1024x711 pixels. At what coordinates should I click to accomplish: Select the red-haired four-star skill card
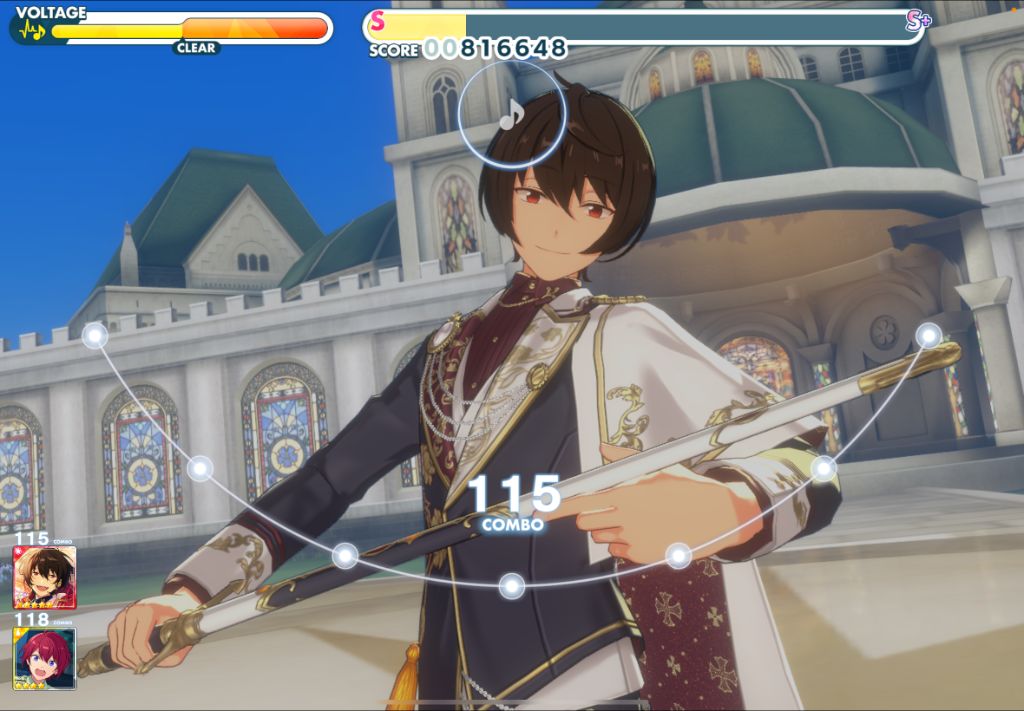point(45,658)
